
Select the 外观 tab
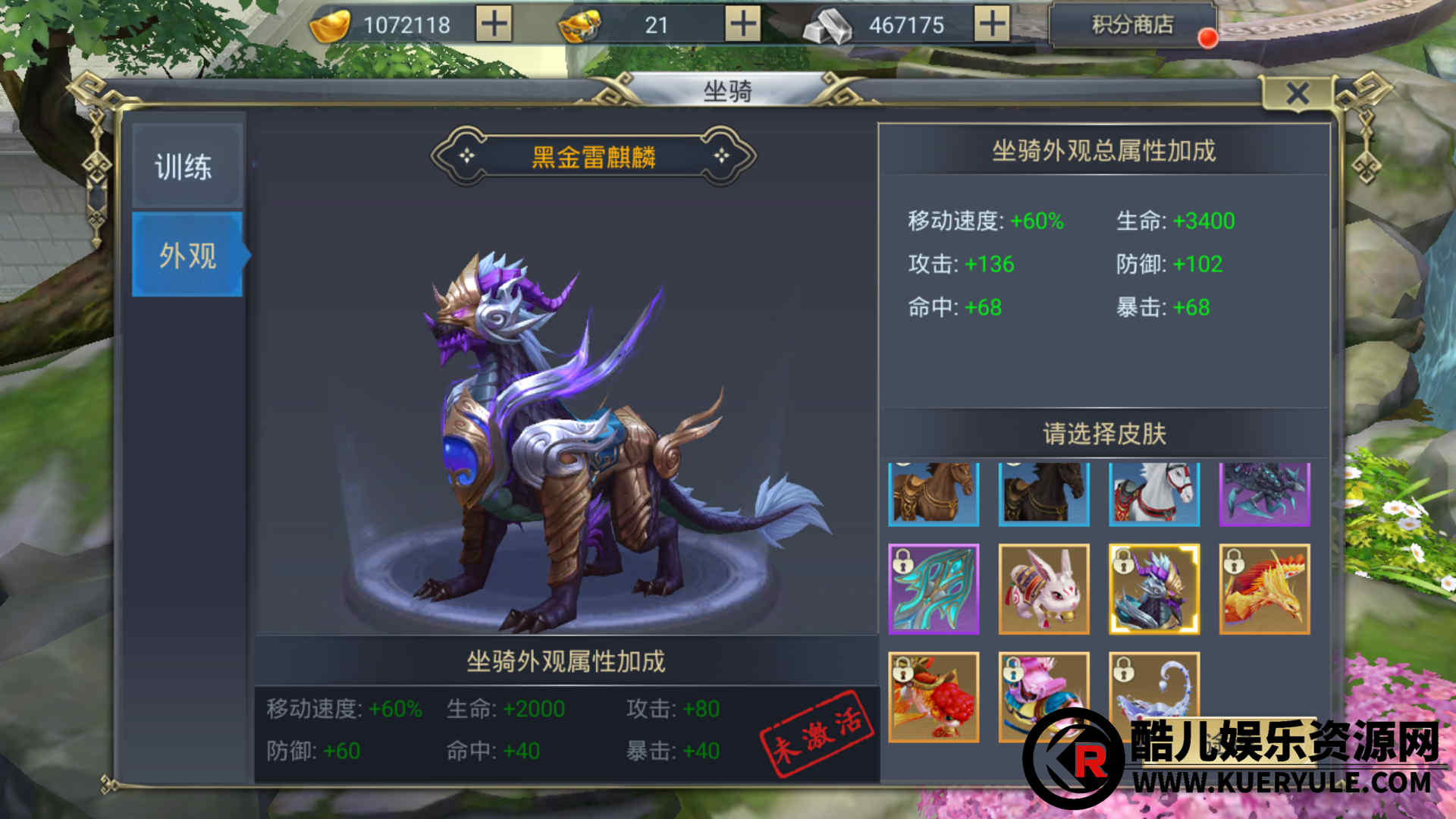pyautogui.click(x=187, y=255)
